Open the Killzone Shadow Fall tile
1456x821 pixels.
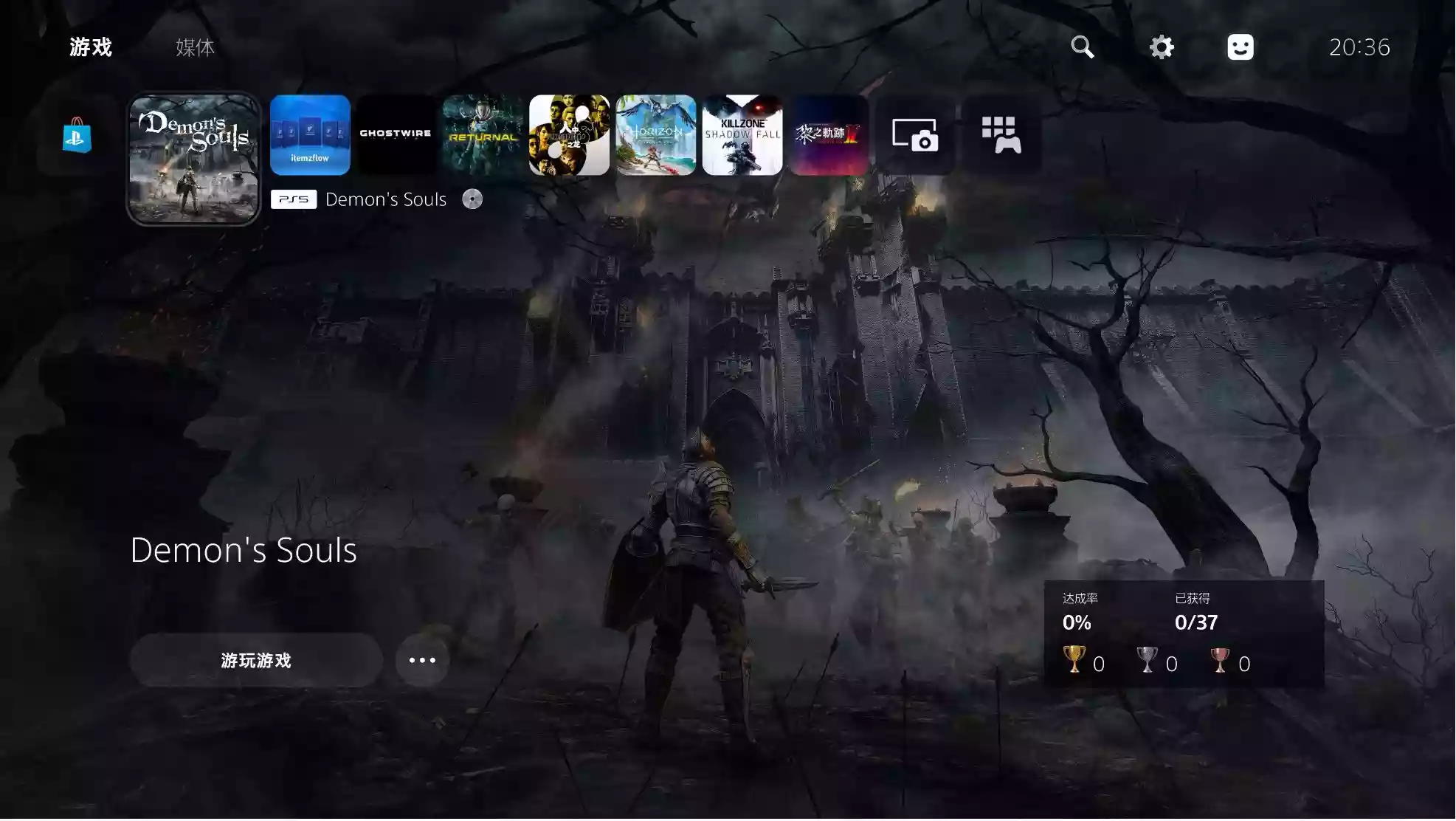(x=742, y=135)
